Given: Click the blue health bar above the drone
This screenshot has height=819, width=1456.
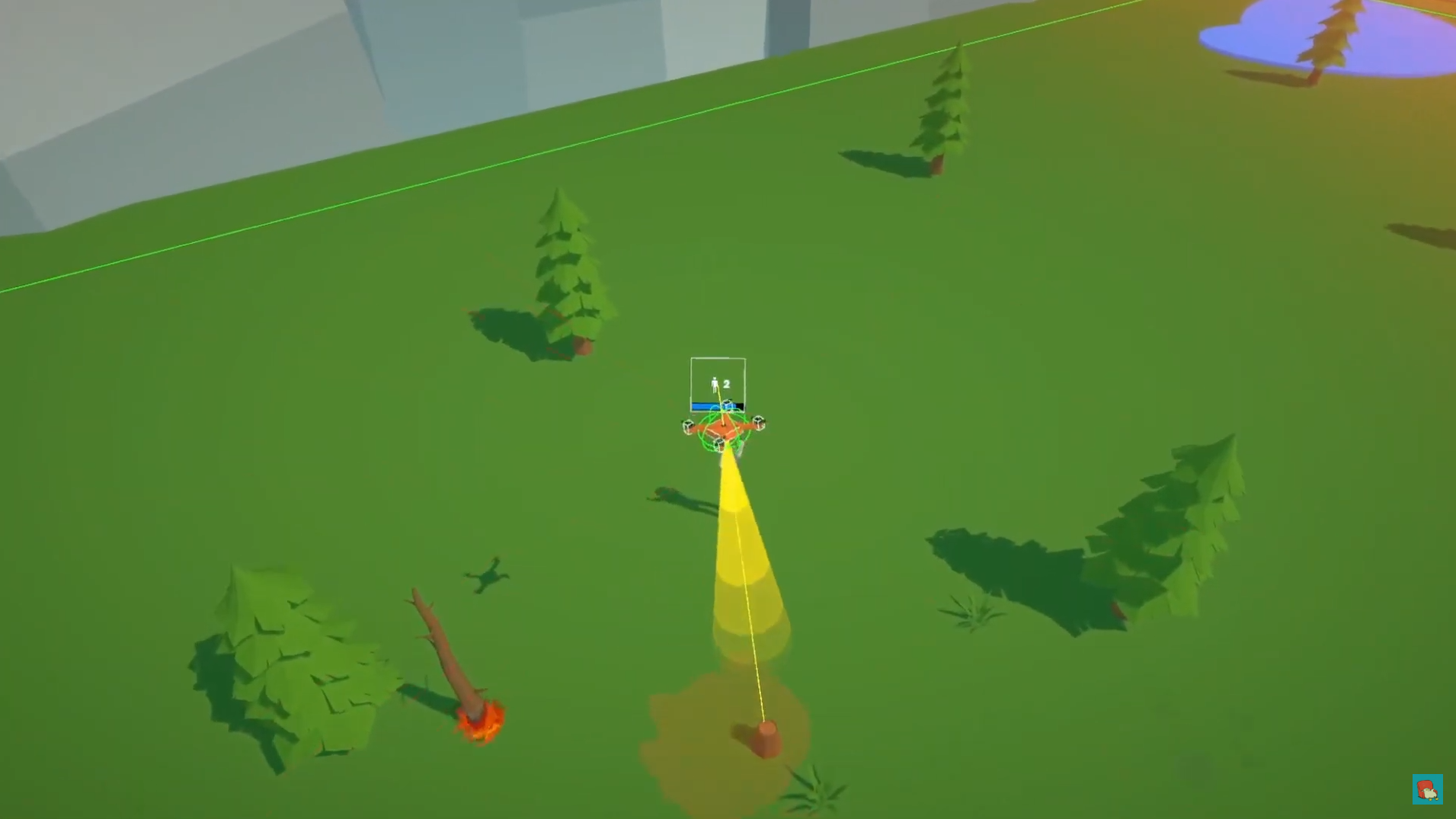Looking at the screenshot, I should [x=703, y=406].
